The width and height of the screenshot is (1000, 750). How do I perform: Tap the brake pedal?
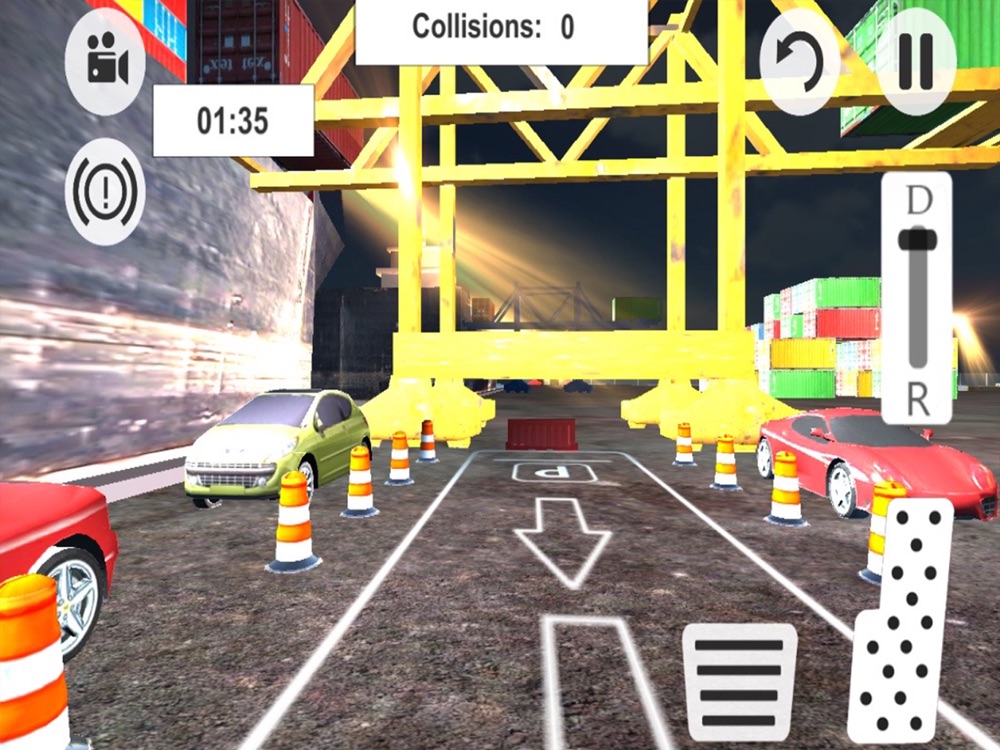(740, 683)
